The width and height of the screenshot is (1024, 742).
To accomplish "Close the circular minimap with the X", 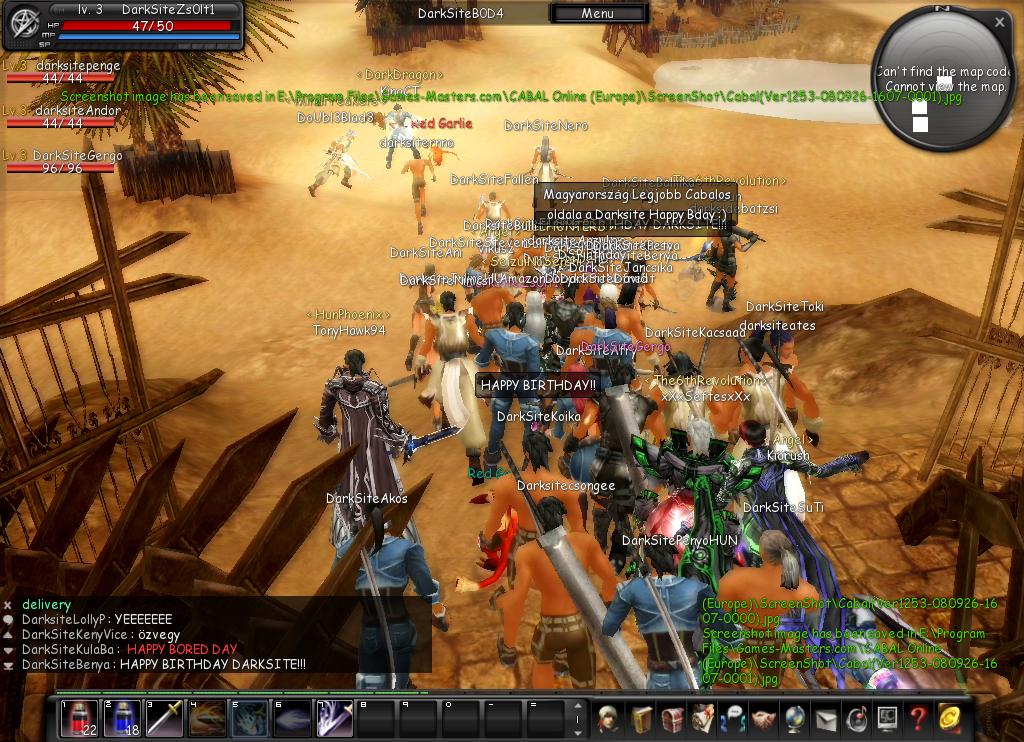I will 999,22.
